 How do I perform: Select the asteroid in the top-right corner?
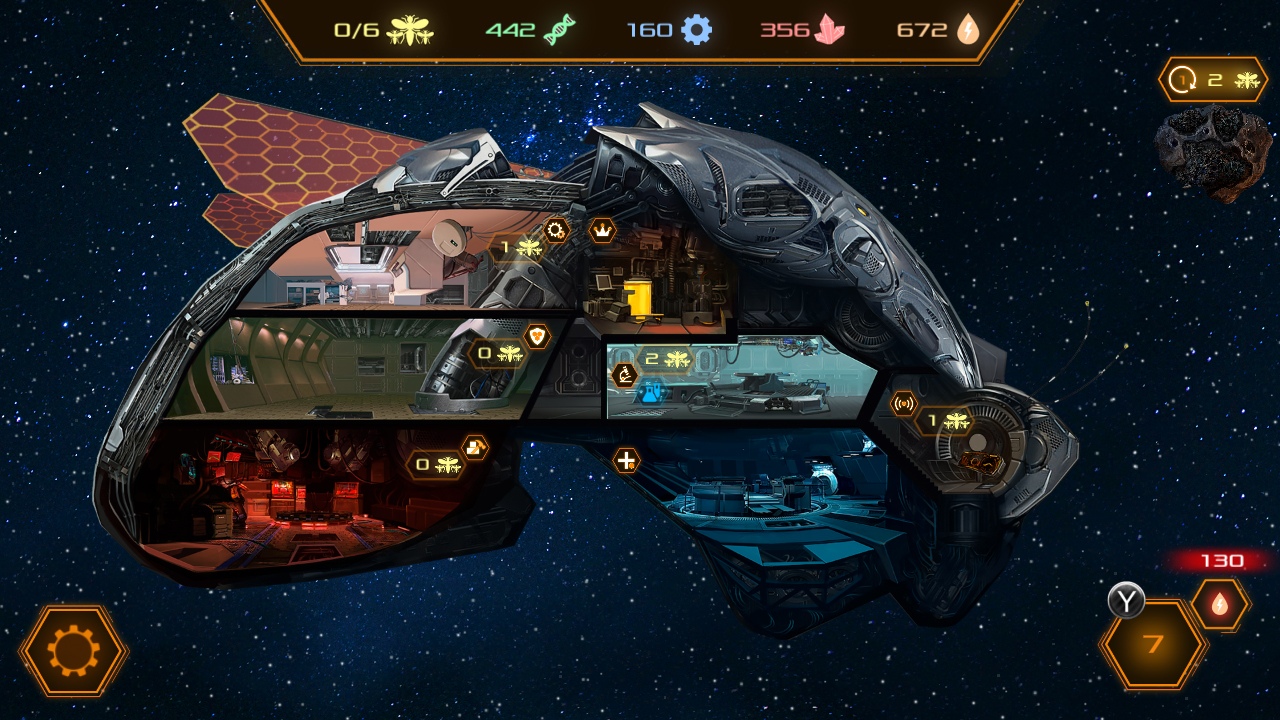[x=1207, y=150]
